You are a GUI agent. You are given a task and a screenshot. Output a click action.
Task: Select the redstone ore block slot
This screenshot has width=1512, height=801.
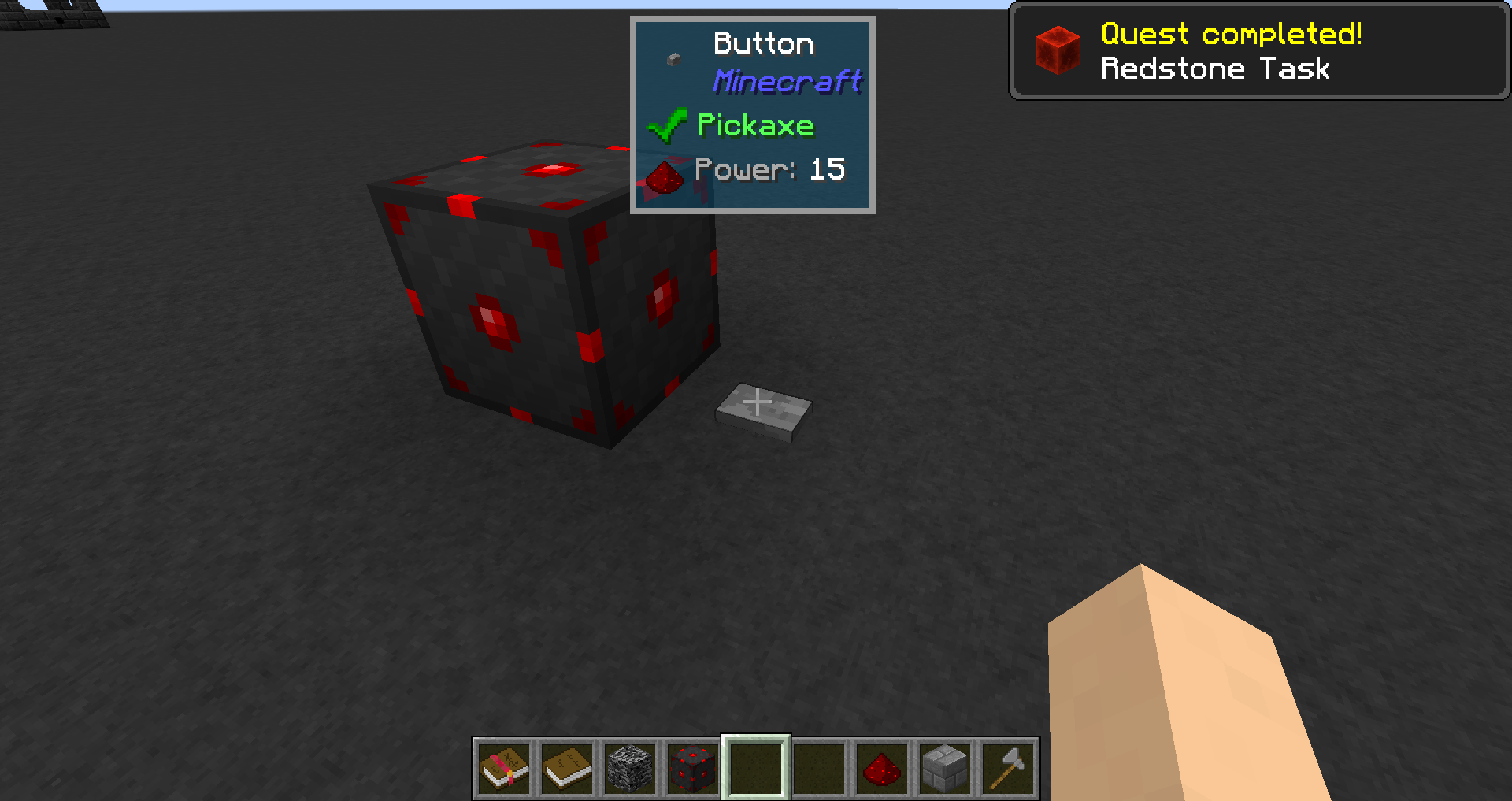pyautogui.click(x=693, y=768)
